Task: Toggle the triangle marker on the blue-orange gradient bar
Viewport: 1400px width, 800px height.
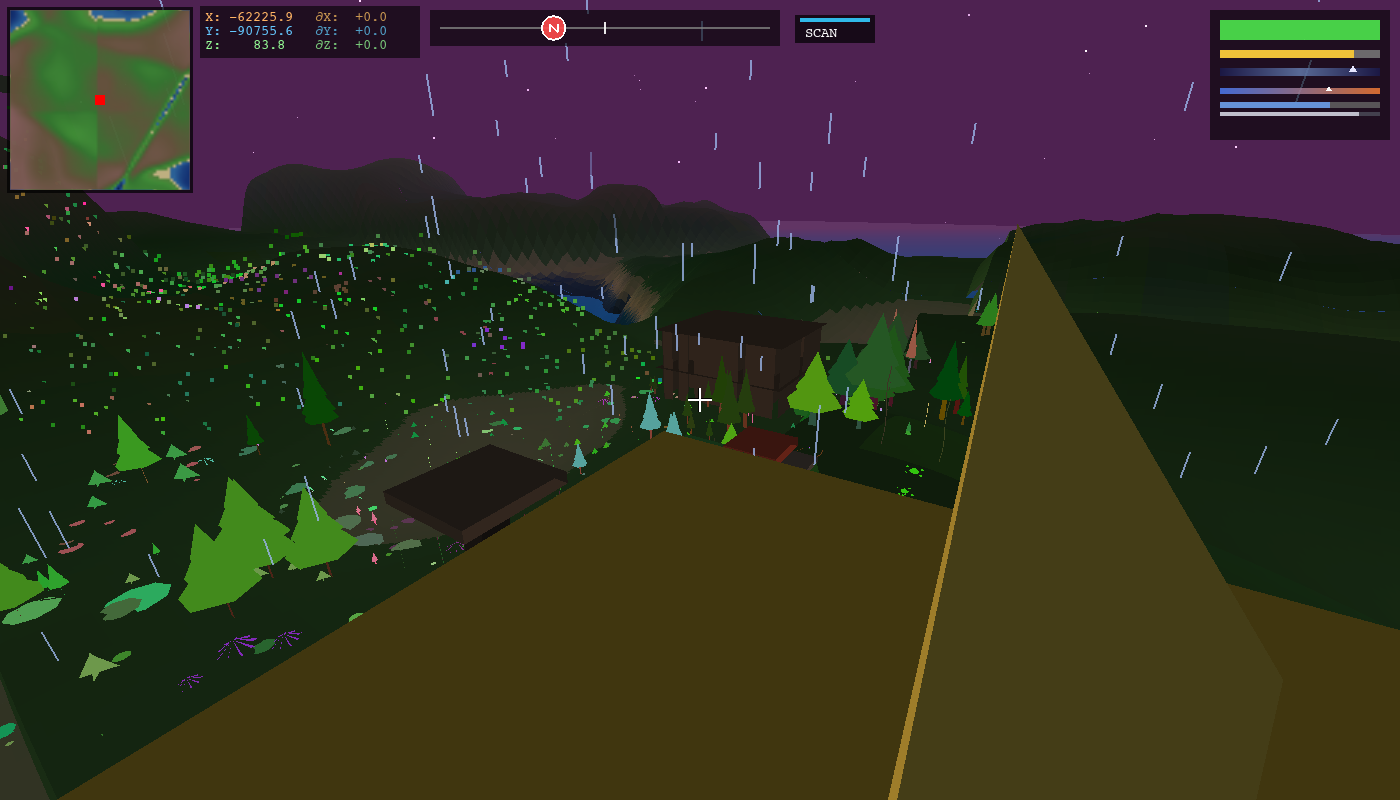Action: click(x=1329, y=88)
